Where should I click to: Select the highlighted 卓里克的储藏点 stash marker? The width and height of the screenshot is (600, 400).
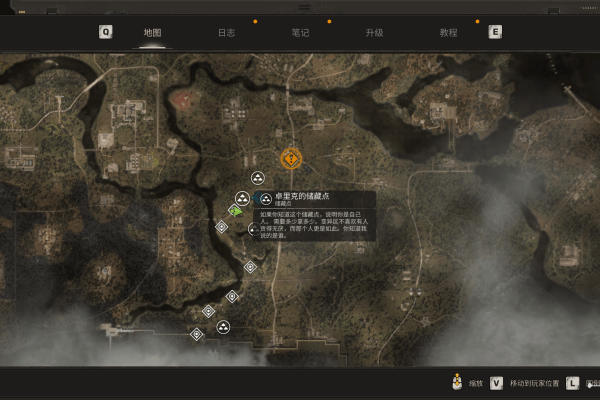[x=243, y=198]
